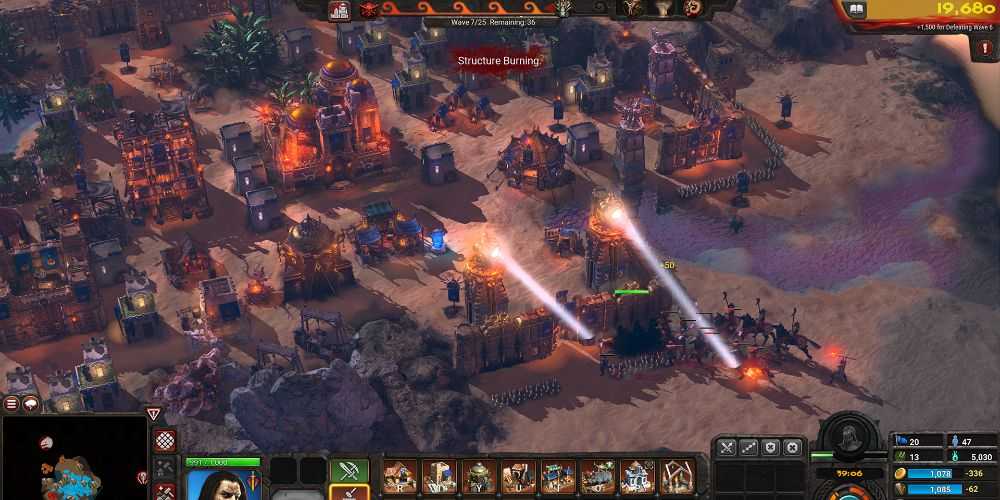Click the Structure Burning notification
Viewport: 1000px width, 500px height.
coord(498,60)
